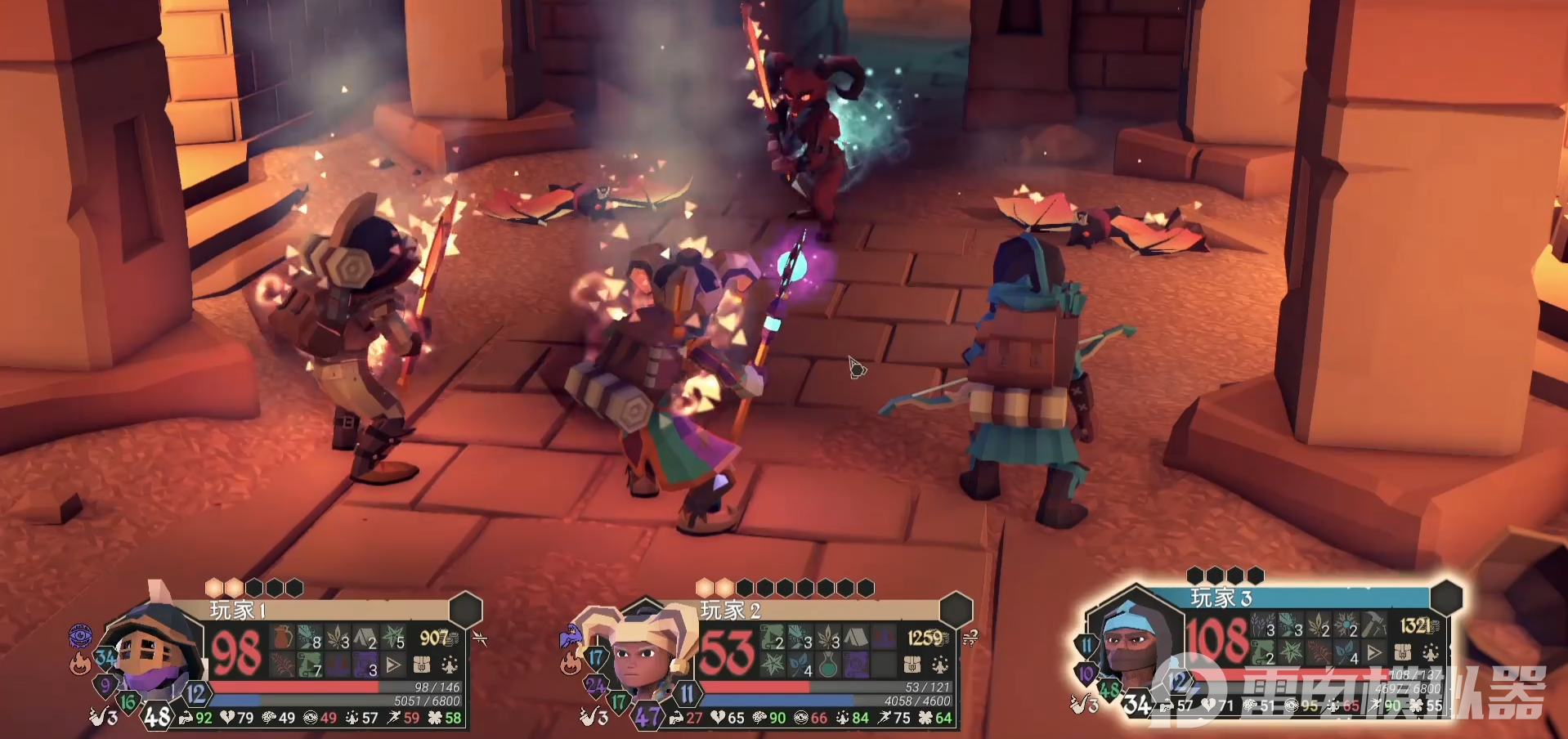Viewport: 1568px width, 739px height.
Task: Use Player 3's blue-centred flower item
Action: [1346, 626]
